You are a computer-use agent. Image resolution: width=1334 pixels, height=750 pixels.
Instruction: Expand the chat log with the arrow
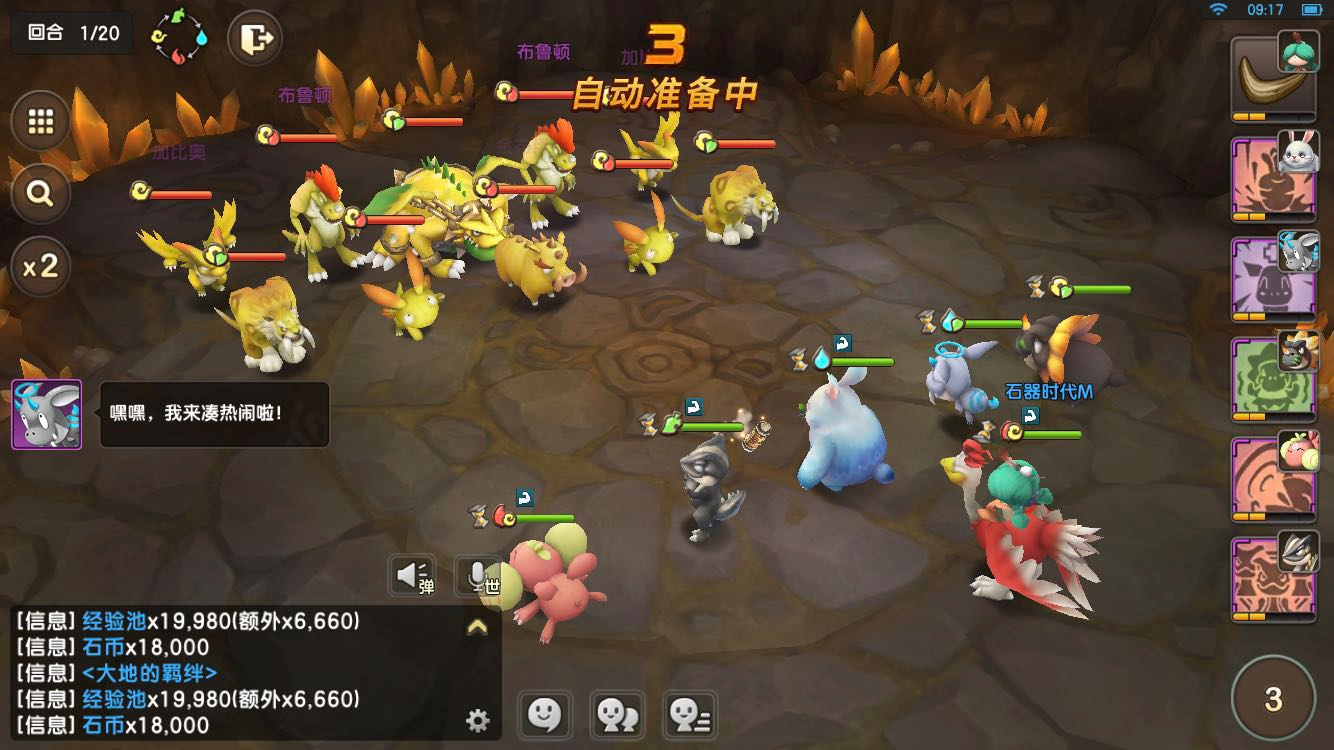pos(478,627)
